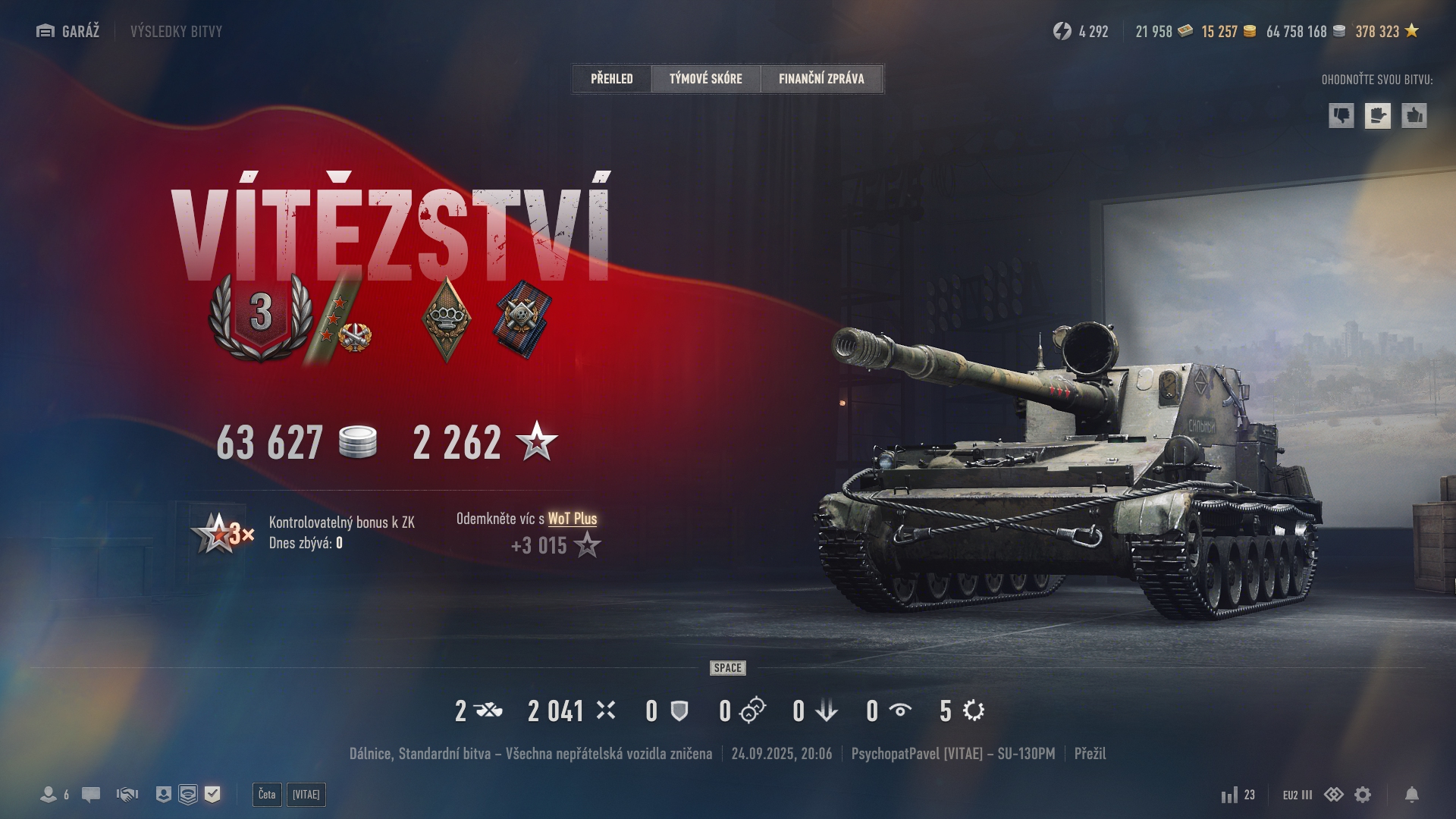
Task: Switch to the Přehled tab
Action: pos(611,79)
